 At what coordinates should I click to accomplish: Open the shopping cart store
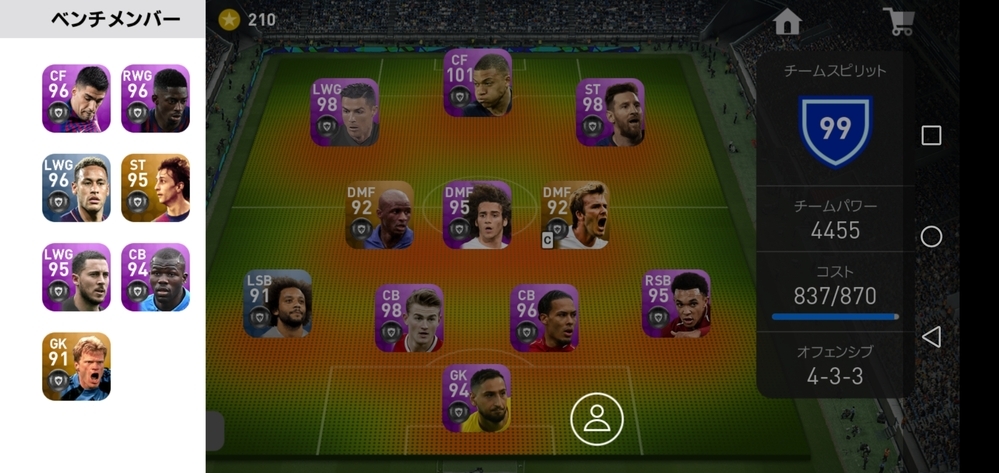[x=898, y=22]
